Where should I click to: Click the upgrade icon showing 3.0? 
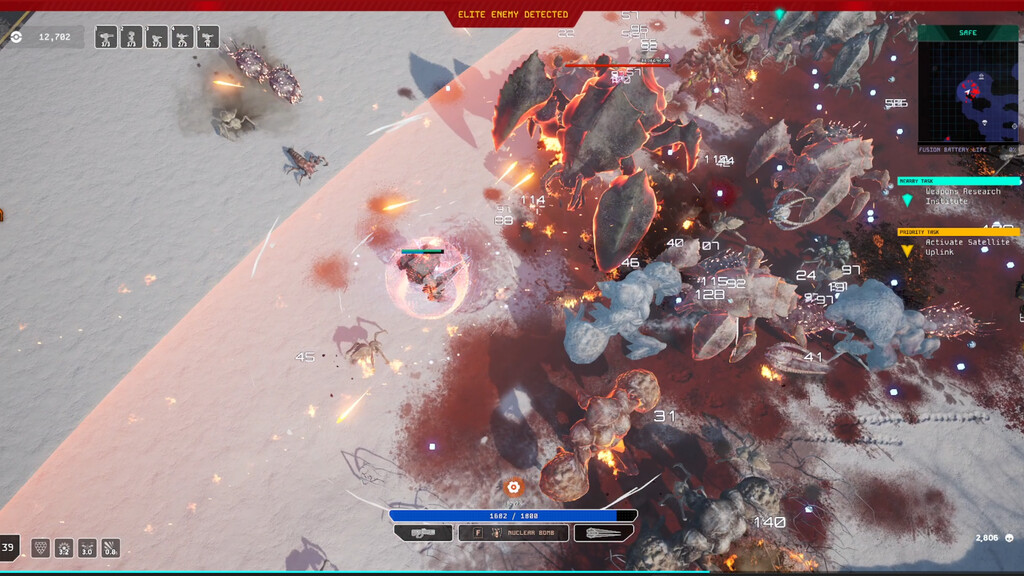(x=87, y=548)
